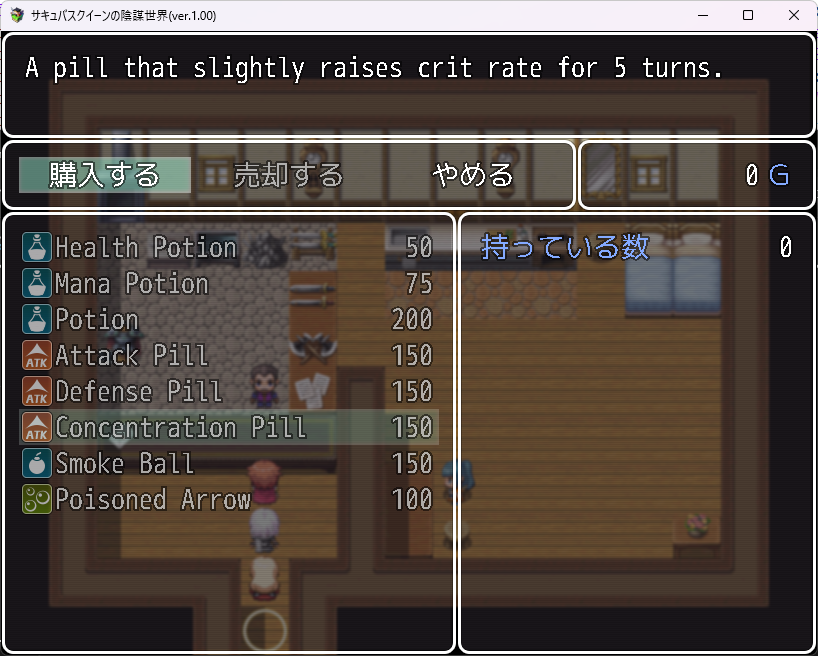818x656 pixels.
Task: Close the game window
Action: pyautogui.click(x=793, y=15)
